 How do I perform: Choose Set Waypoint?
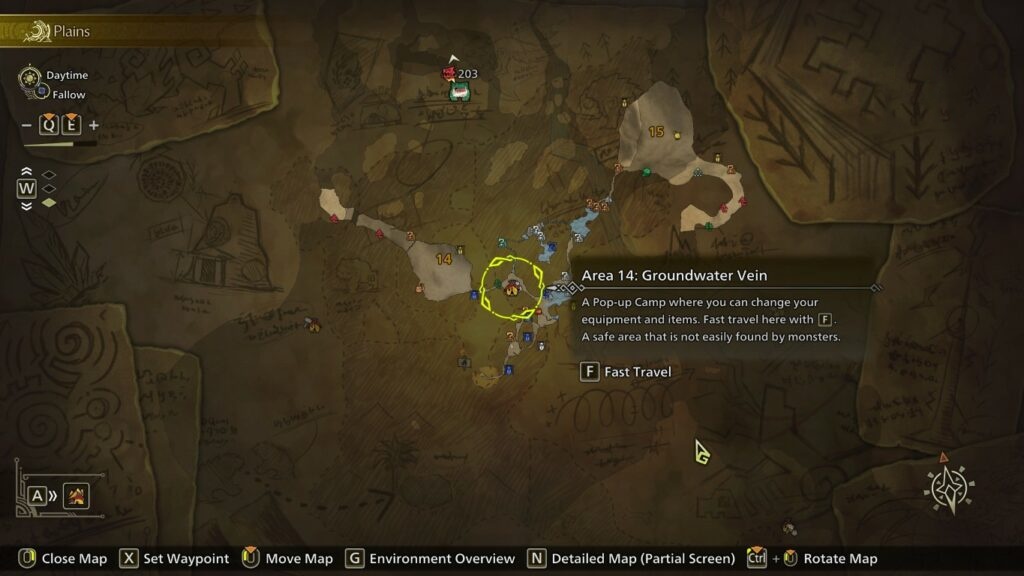pyautogui.click(x=173, y=559)
